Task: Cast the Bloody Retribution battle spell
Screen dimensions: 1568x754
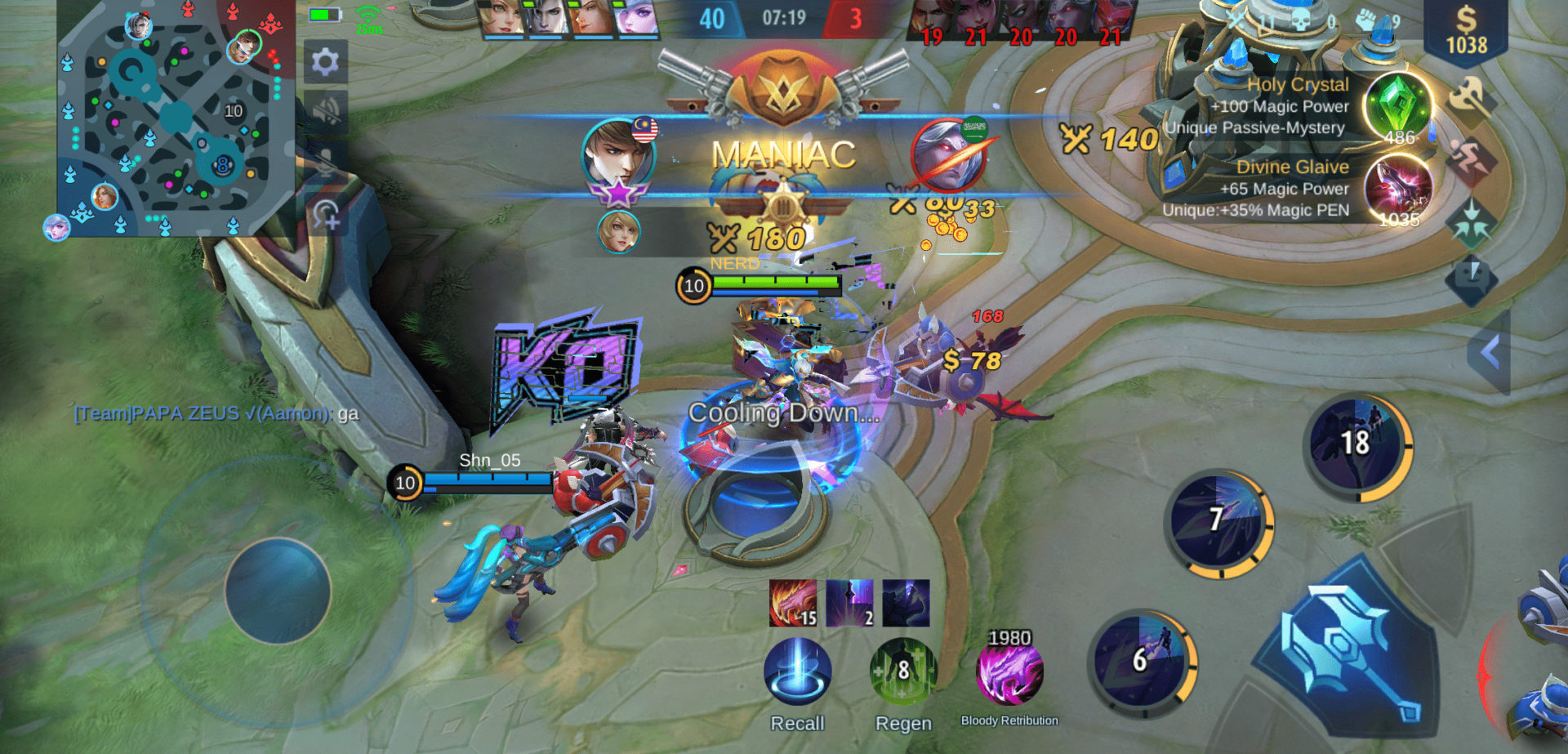Action: (x=1009, y=674)
